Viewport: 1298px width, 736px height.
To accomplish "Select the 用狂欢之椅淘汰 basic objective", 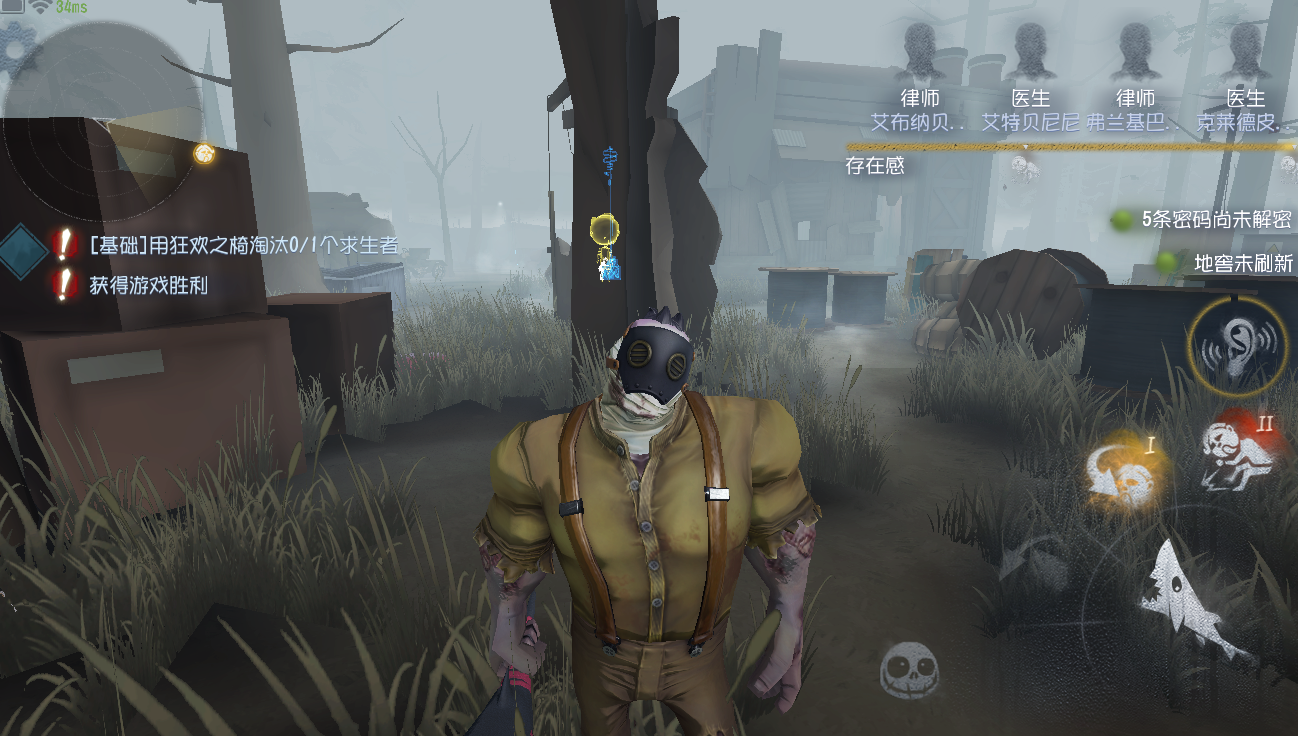I will 243,245.
